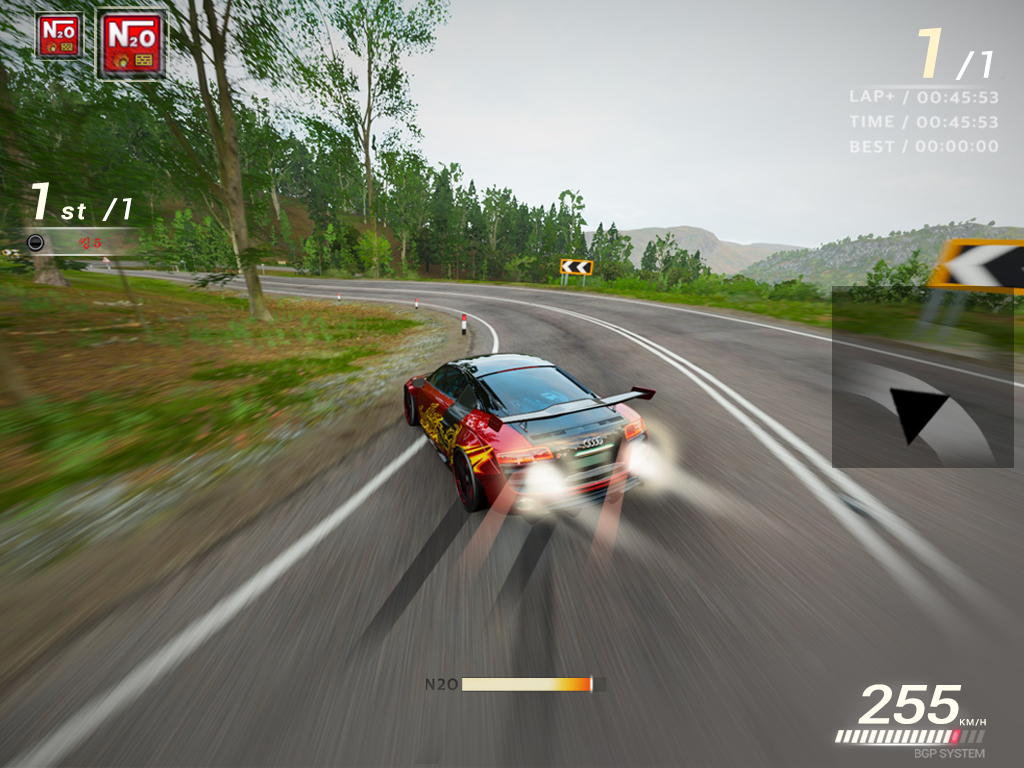The width and height of the screenshot is (1024, 768).
Task: Select the first-place player name row
Action: coord(82,242)
